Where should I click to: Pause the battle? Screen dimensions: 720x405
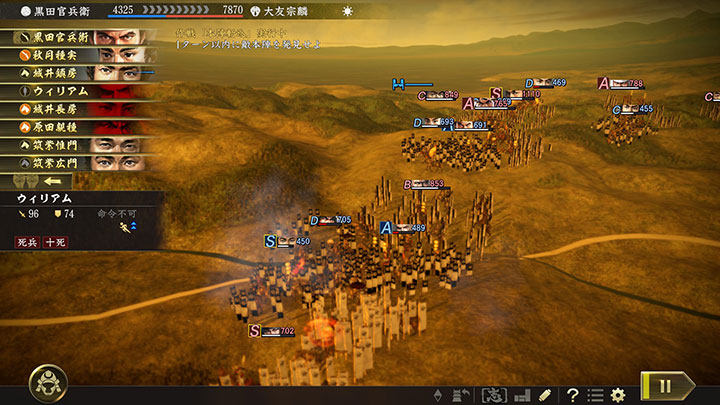[668, 386]
